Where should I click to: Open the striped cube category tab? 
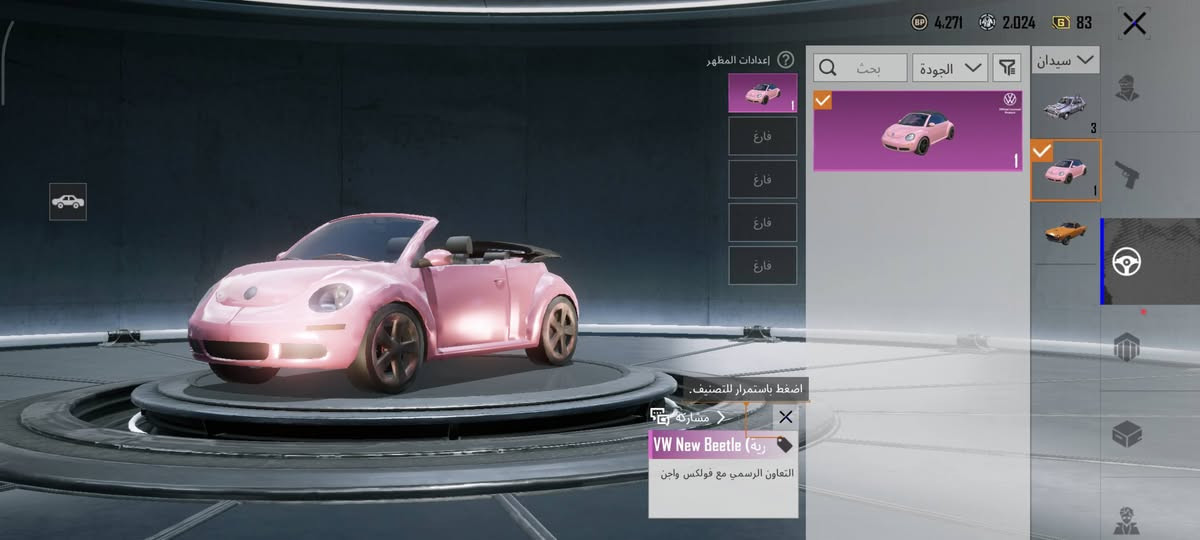tap(1128, 346)
